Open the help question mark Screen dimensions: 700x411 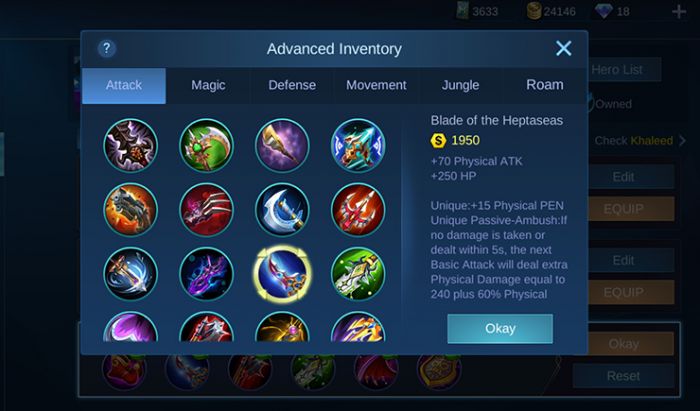pos(107,48)
